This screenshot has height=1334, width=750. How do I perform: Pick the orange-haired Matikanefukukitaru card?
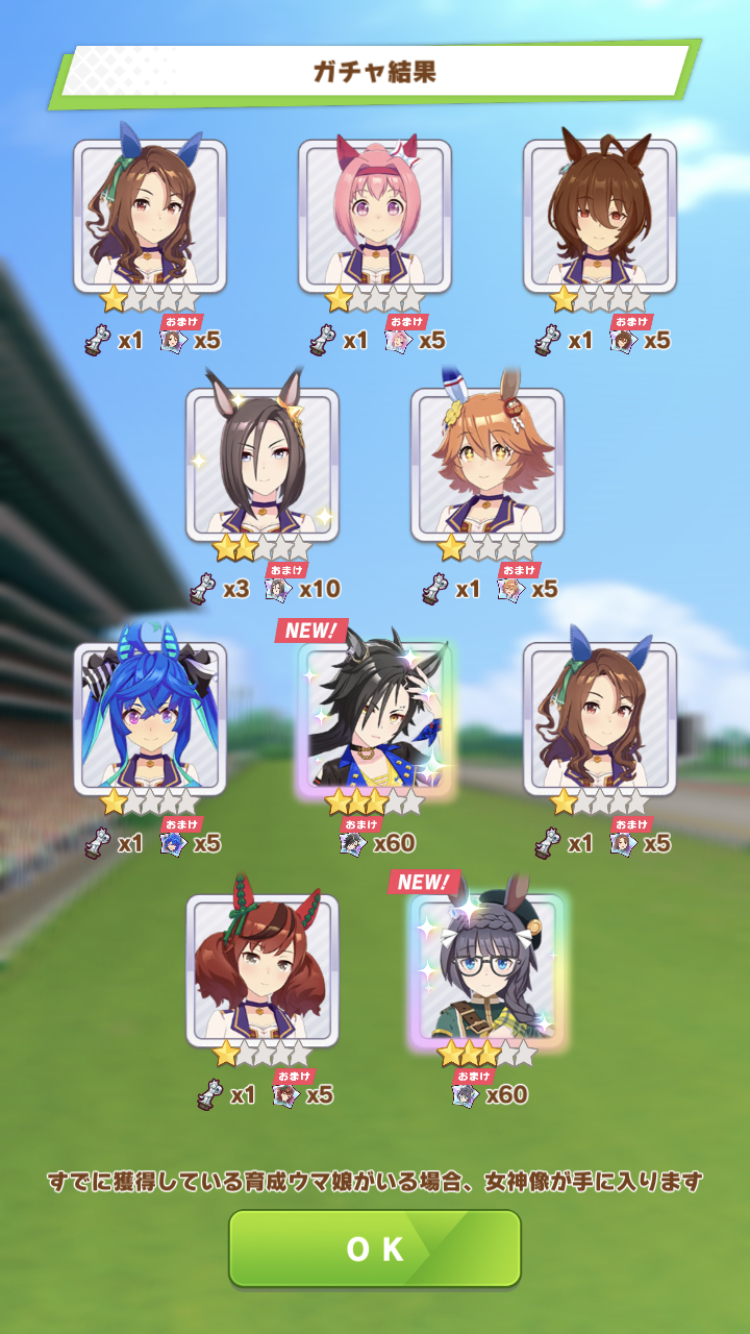coord(487,463)
